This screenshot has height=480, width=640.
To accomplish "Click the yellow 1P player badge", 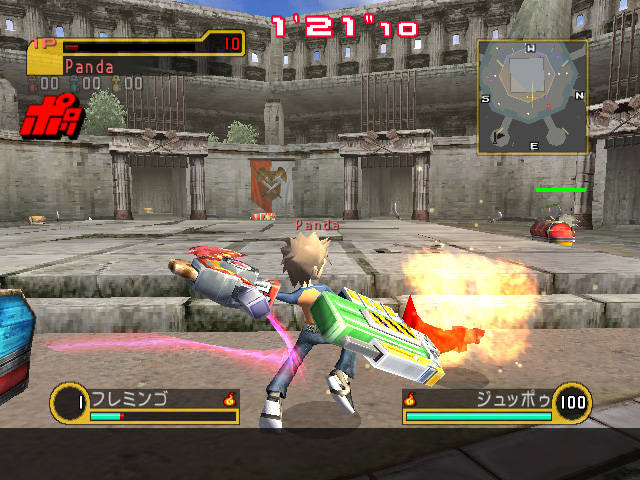I will [45, 58].
